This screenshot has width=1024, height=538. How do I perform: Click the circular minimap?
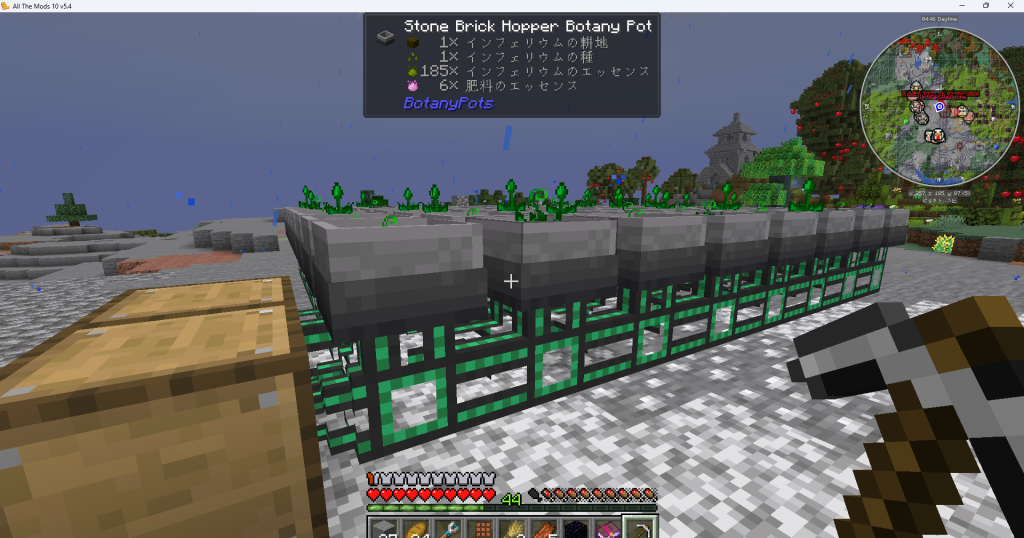(939, 110)
